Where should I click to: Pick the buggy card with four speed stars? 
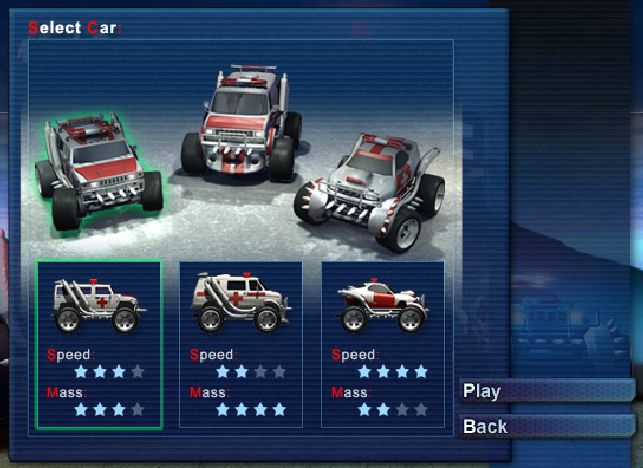click(382, 342)
